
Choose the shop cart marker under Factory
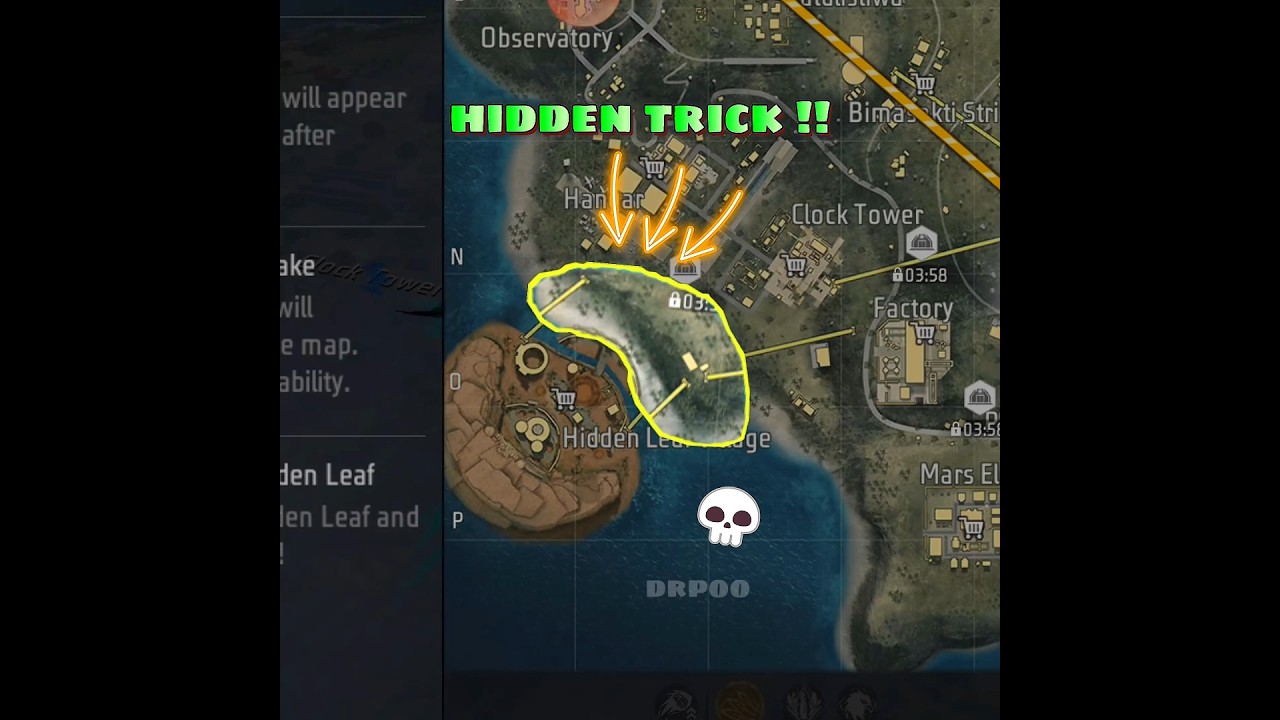click(x=924, y=333)
